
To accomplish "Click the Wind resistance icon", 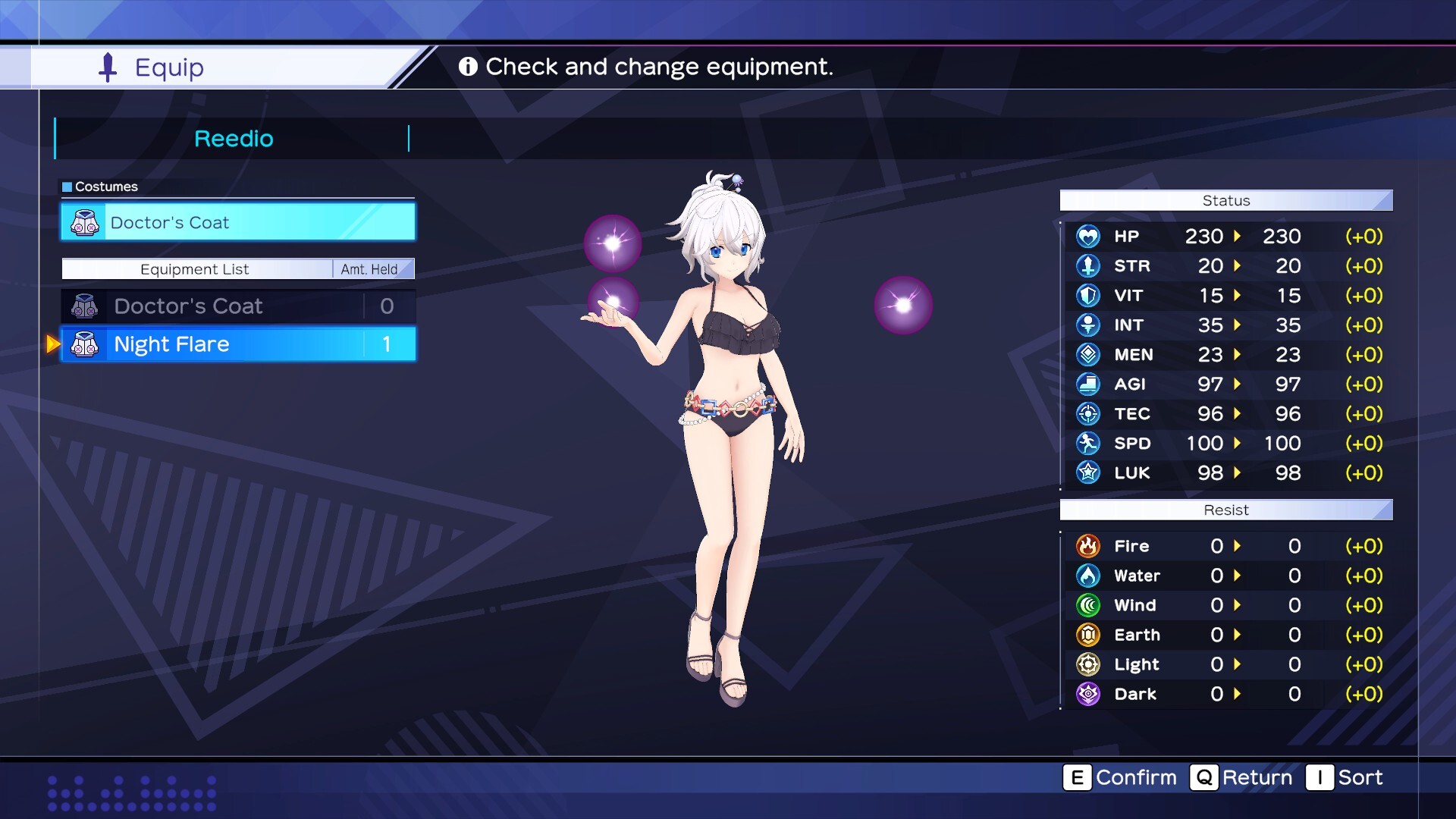I will click(1089, 605).
